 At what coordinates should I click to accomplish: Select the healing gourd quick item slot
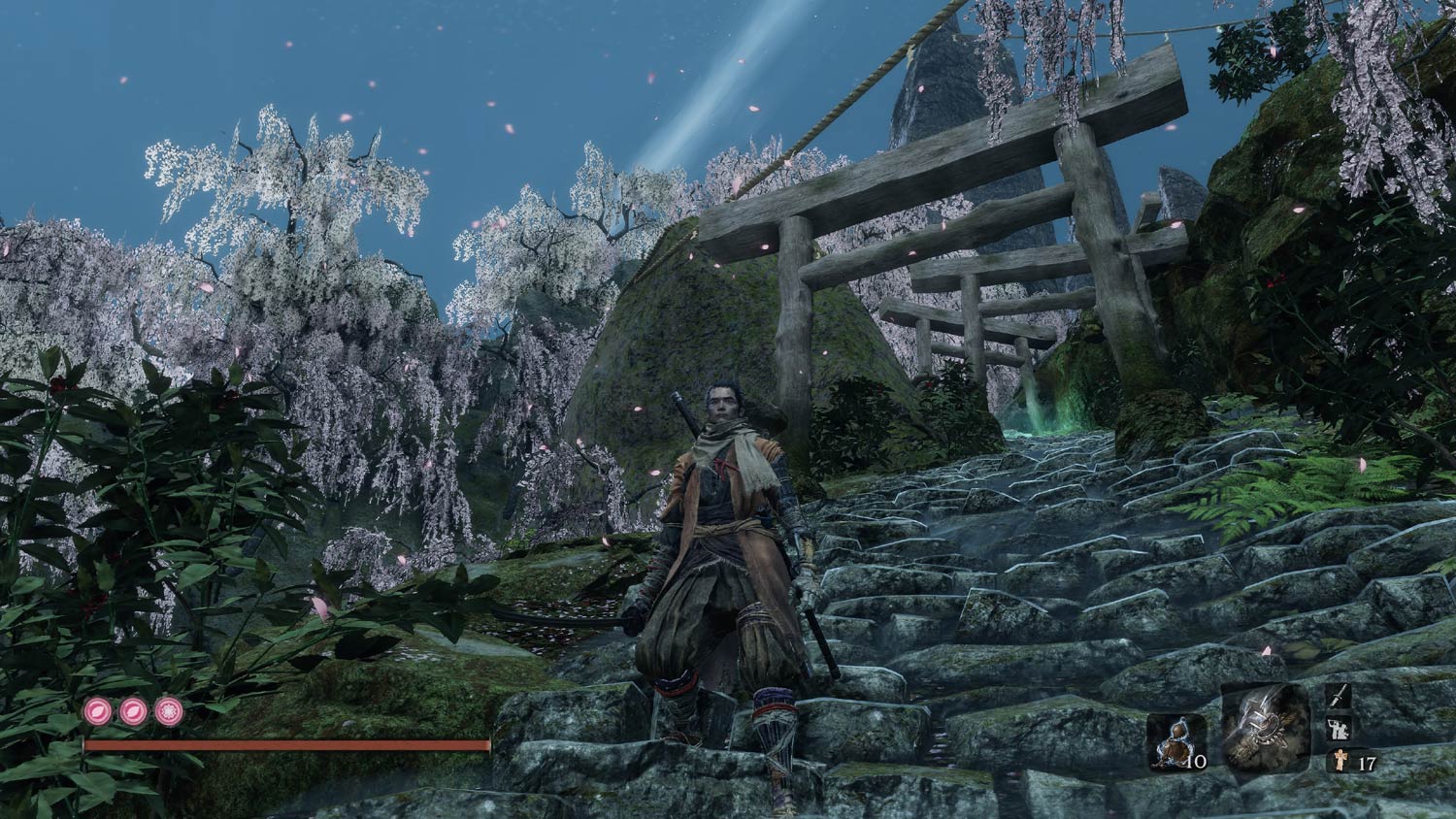coord(1175,742)
